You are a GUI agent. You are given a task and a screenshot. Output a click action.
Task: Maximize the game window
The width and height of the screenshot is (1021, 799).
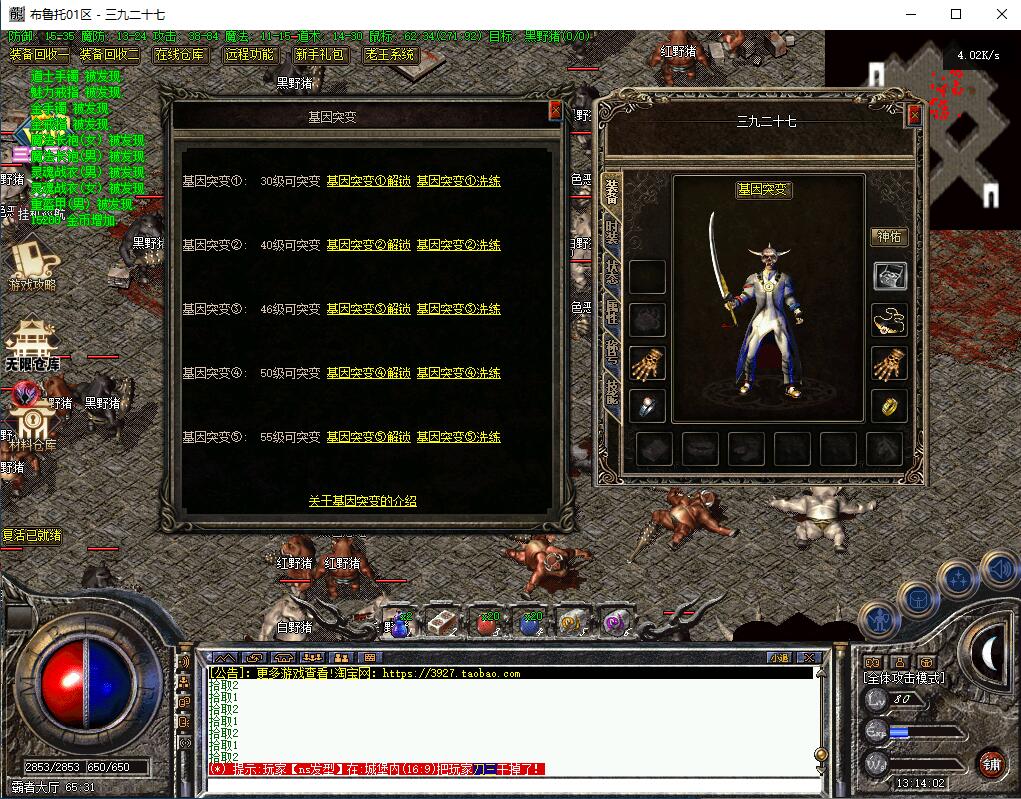point(956,14)
